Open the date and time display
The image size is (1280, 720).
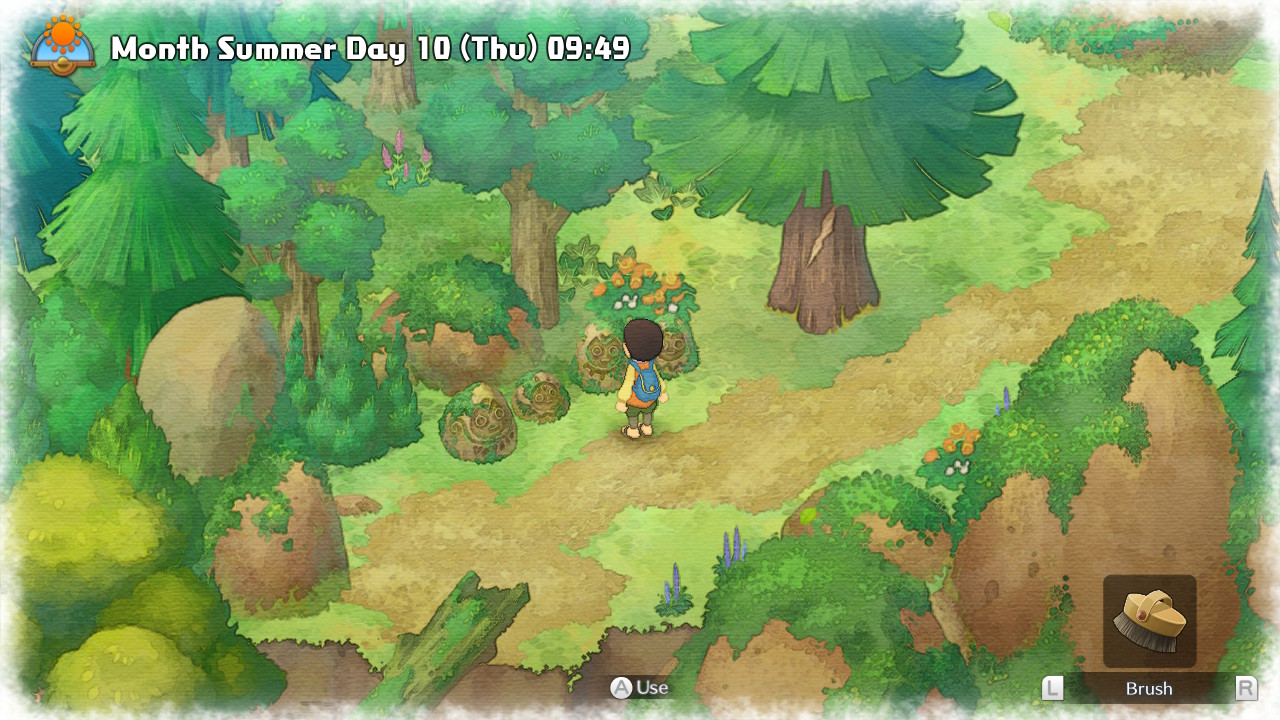(370, 46)
